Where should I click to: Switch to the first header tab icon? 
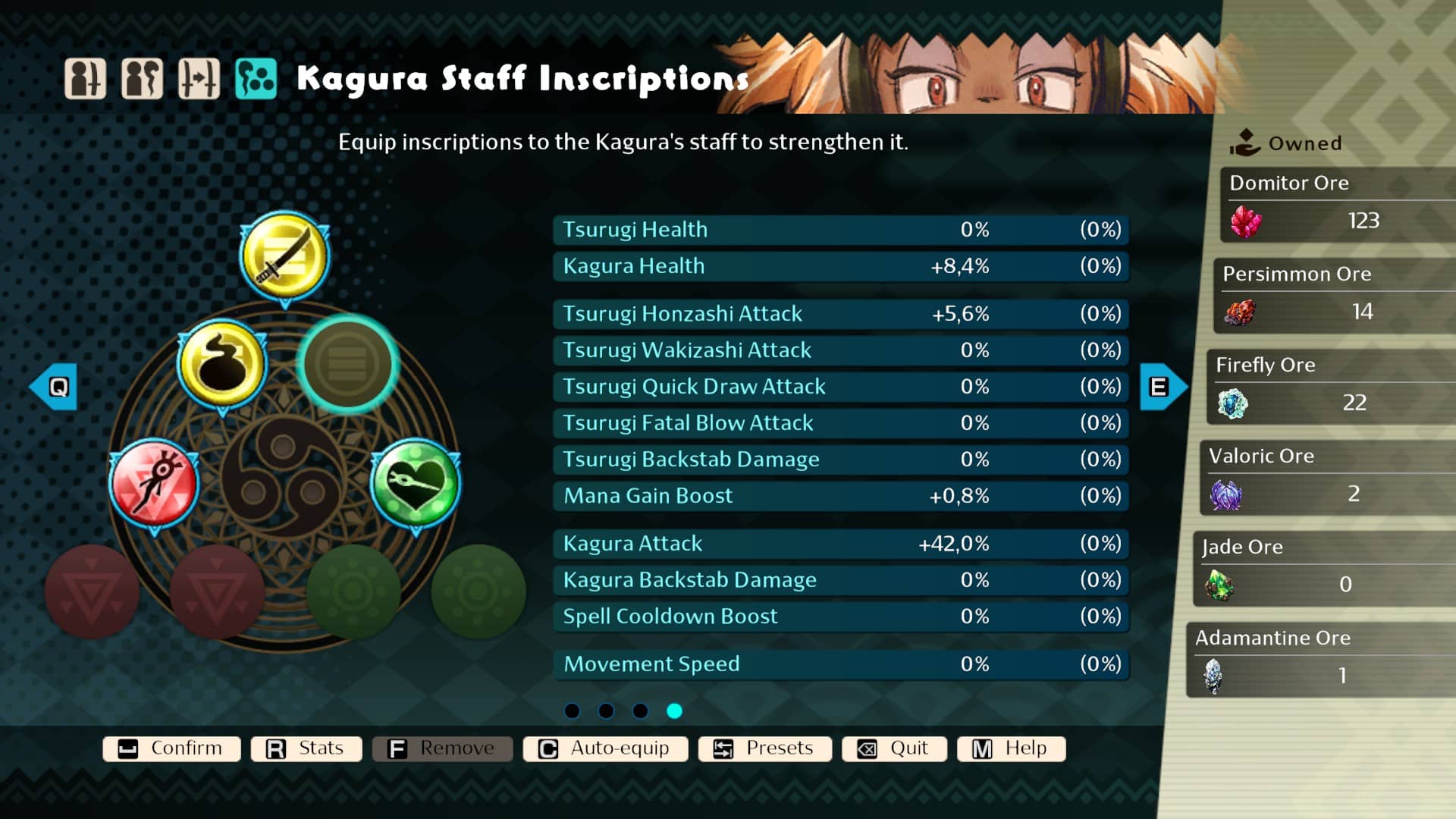coord(85,79)
